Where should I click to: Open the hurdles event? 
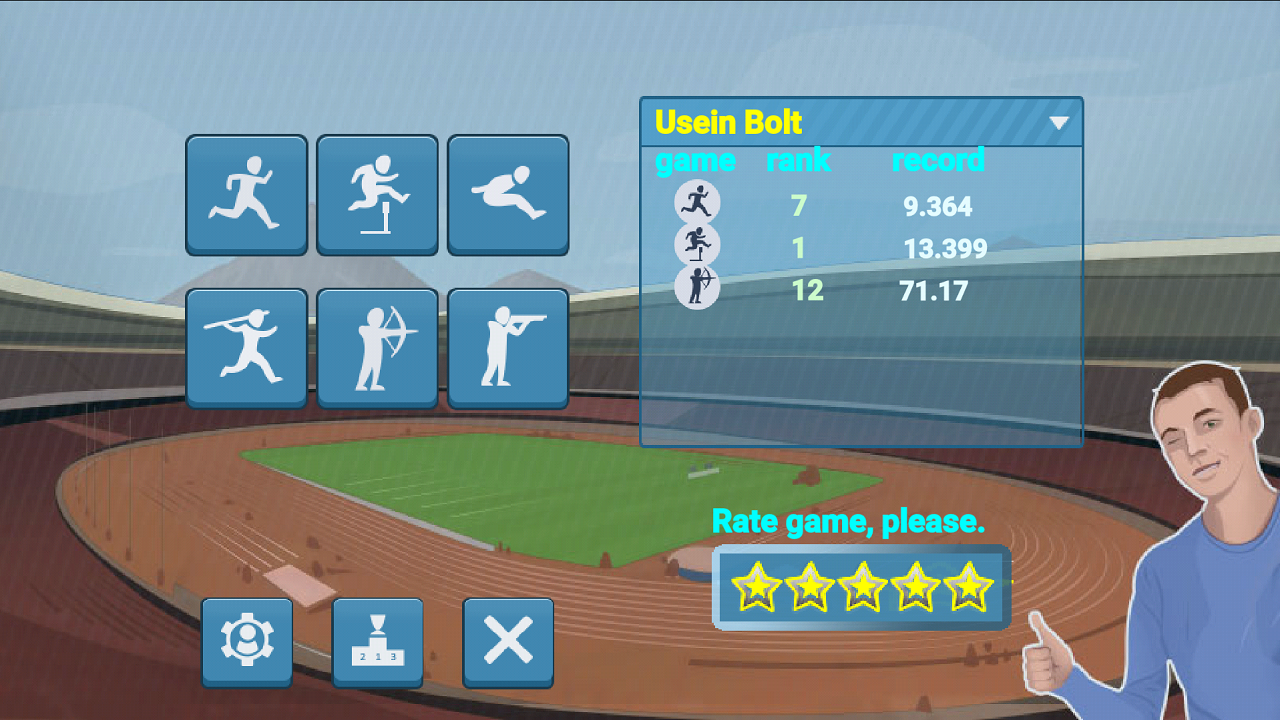[377, 194]
